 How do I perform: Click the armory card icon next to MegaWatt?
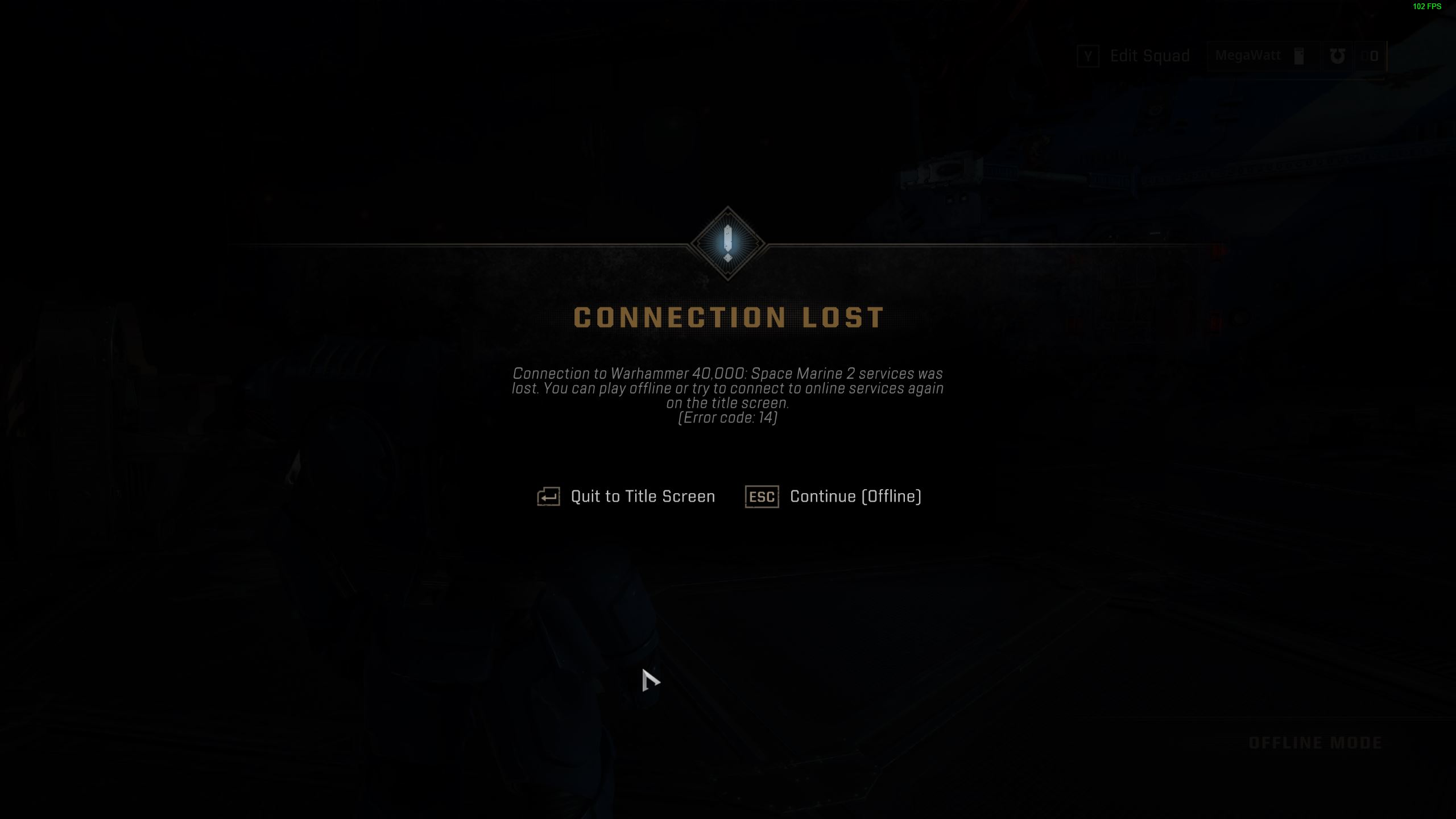coord(1298,55)
